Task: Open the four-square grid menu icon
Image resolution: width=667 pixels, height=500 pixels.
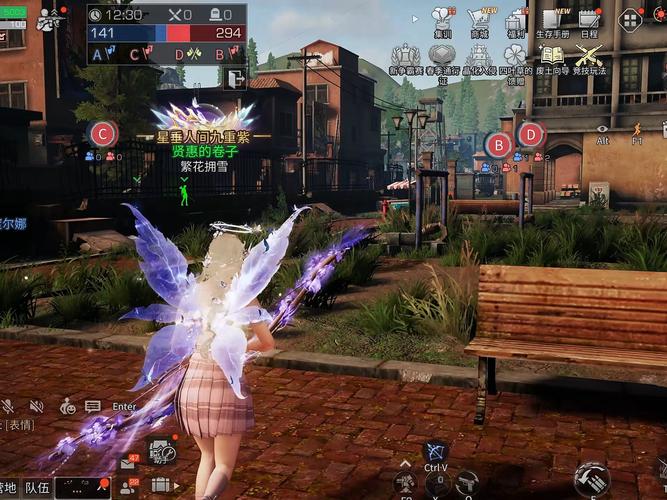Action: click(630, 19)
